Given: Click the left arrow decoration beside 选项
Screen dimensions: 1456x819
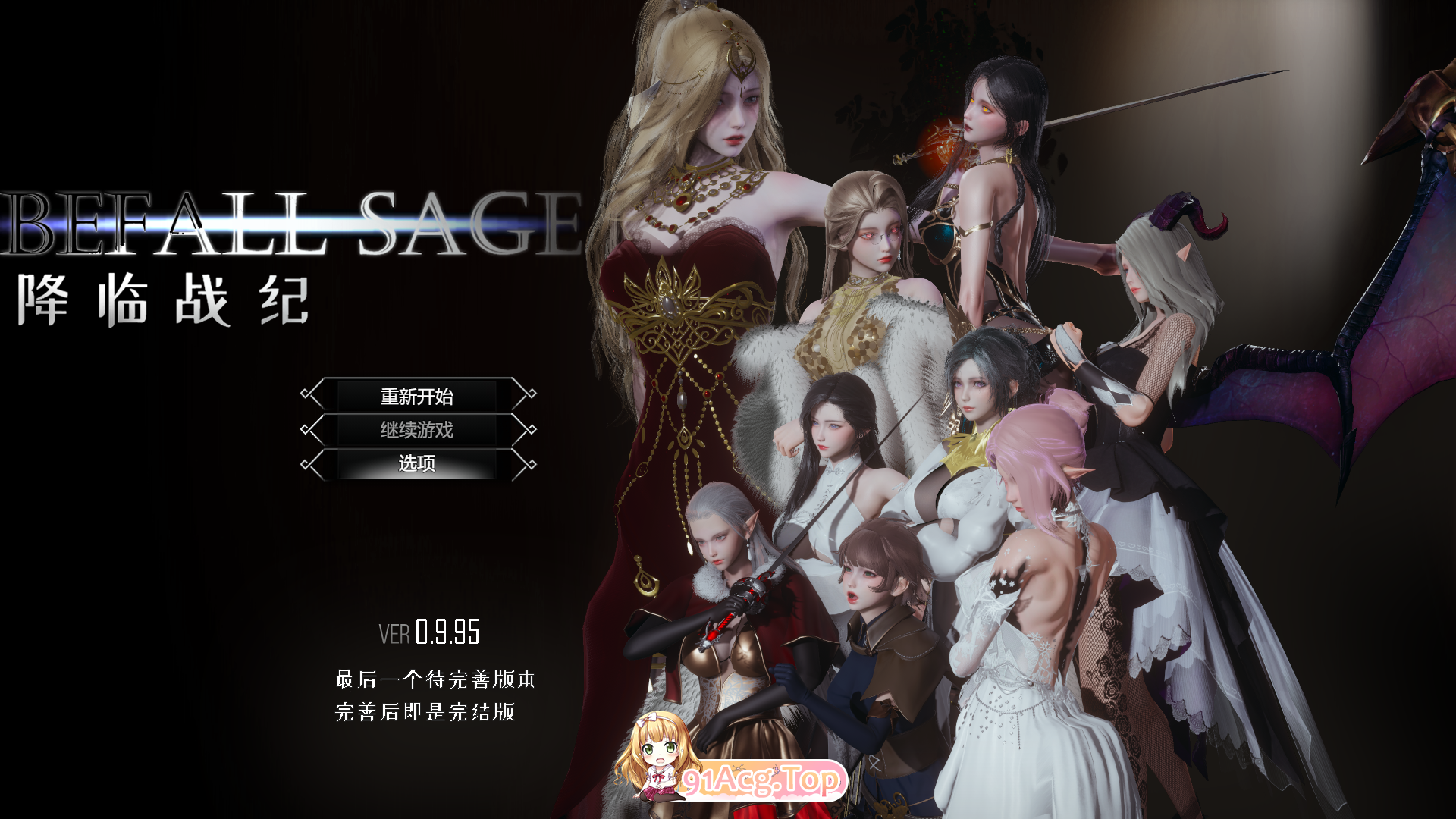Looking at the screenshot, I should 309,464.
